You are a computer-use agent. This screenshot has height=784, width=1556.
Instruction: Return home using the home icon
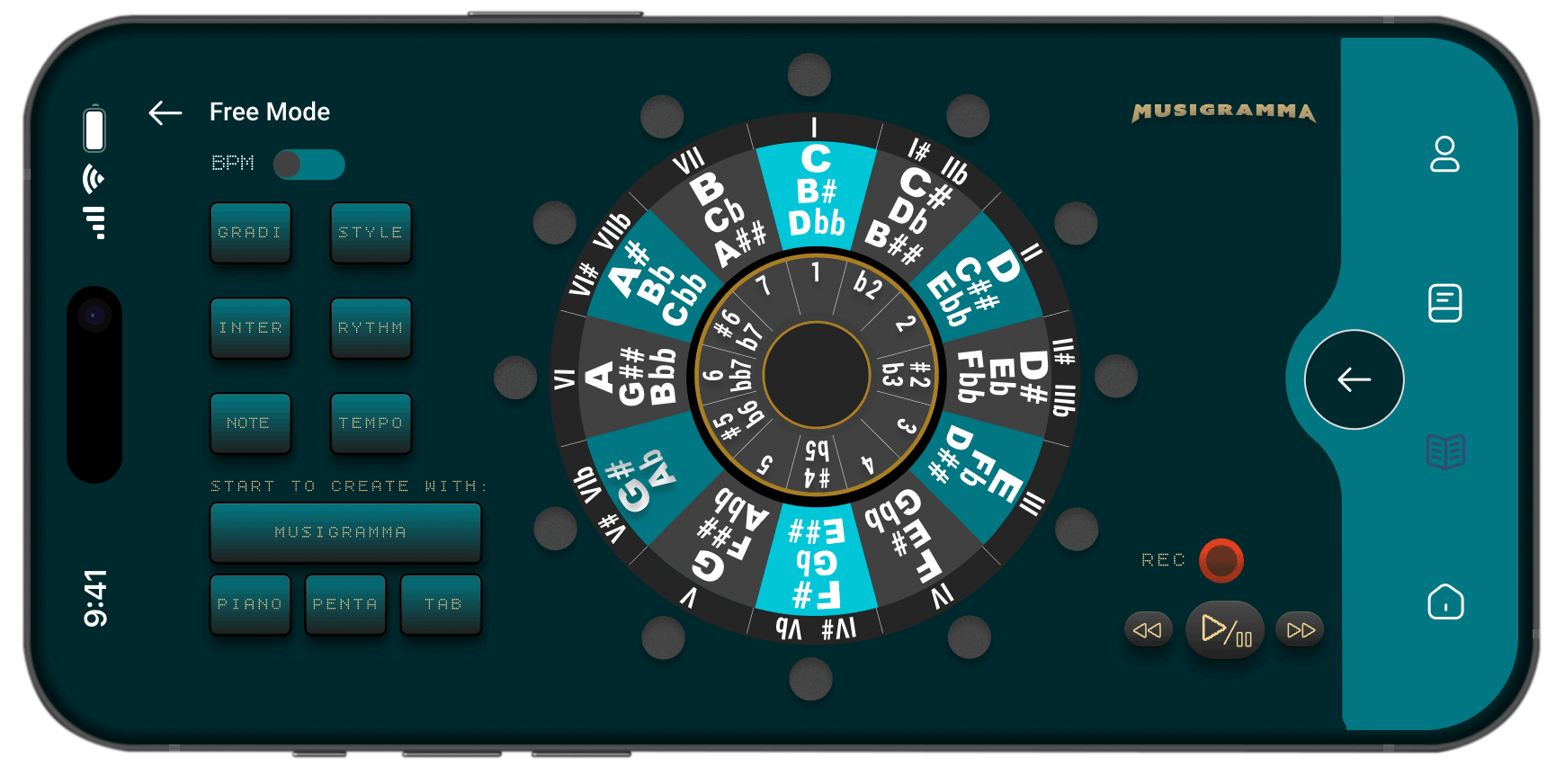tap(1445, 603)
